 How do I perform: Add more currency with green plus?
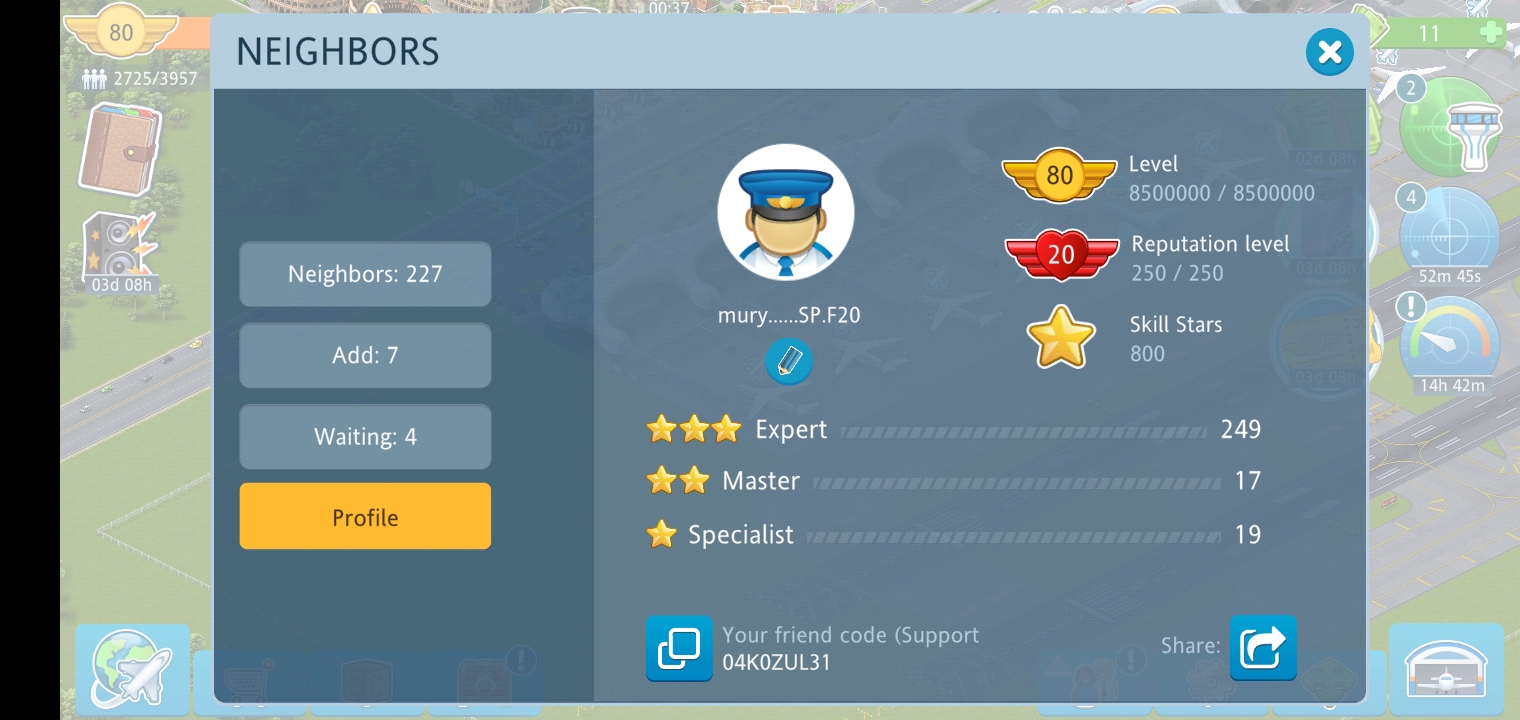click(1490, 33)
